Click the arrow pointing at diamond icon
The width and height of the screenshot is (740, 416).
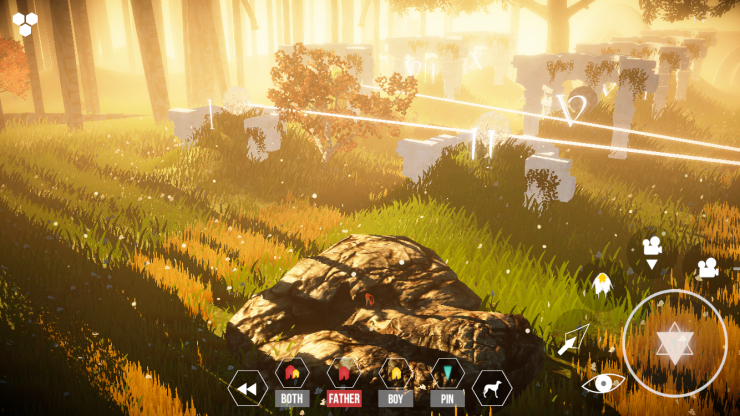tap(573, 340)
